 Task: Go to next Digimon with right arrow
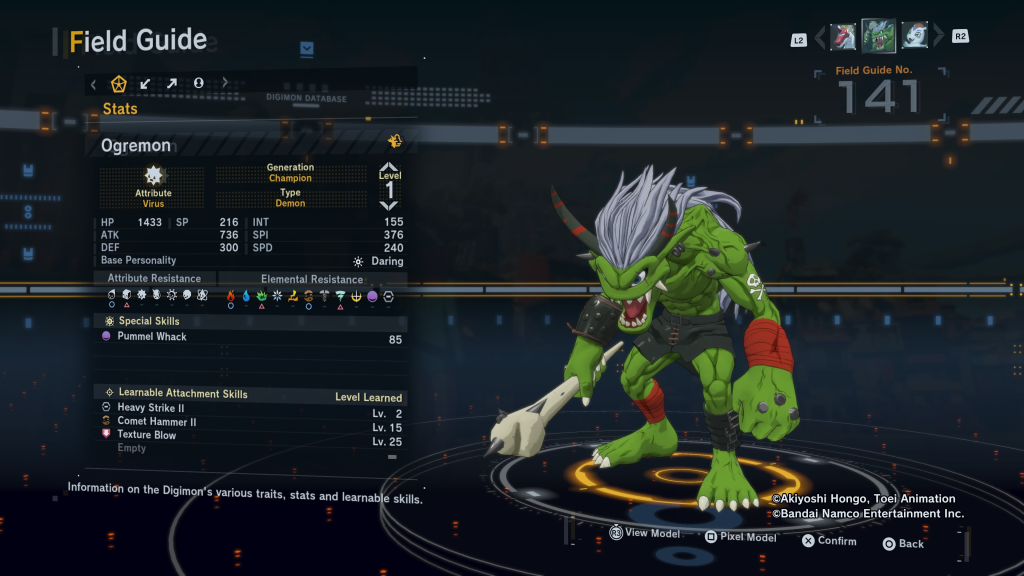point(938,38)
